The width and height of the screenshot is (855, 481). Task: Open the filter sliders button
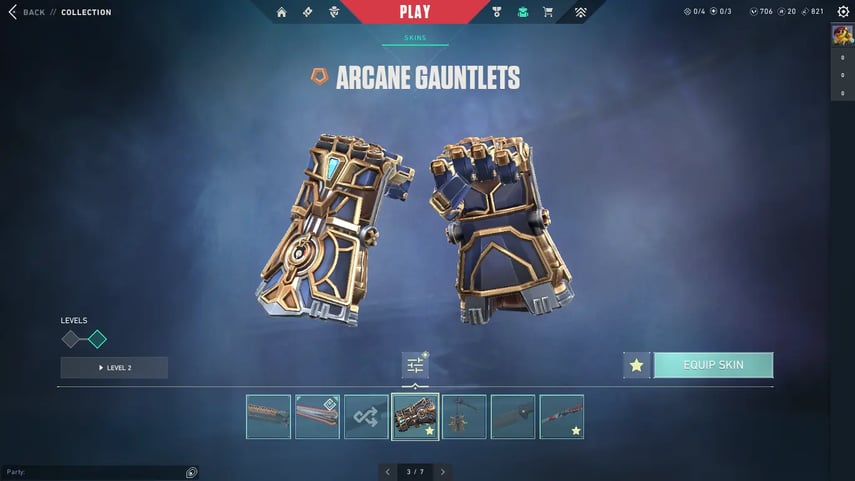415,365
